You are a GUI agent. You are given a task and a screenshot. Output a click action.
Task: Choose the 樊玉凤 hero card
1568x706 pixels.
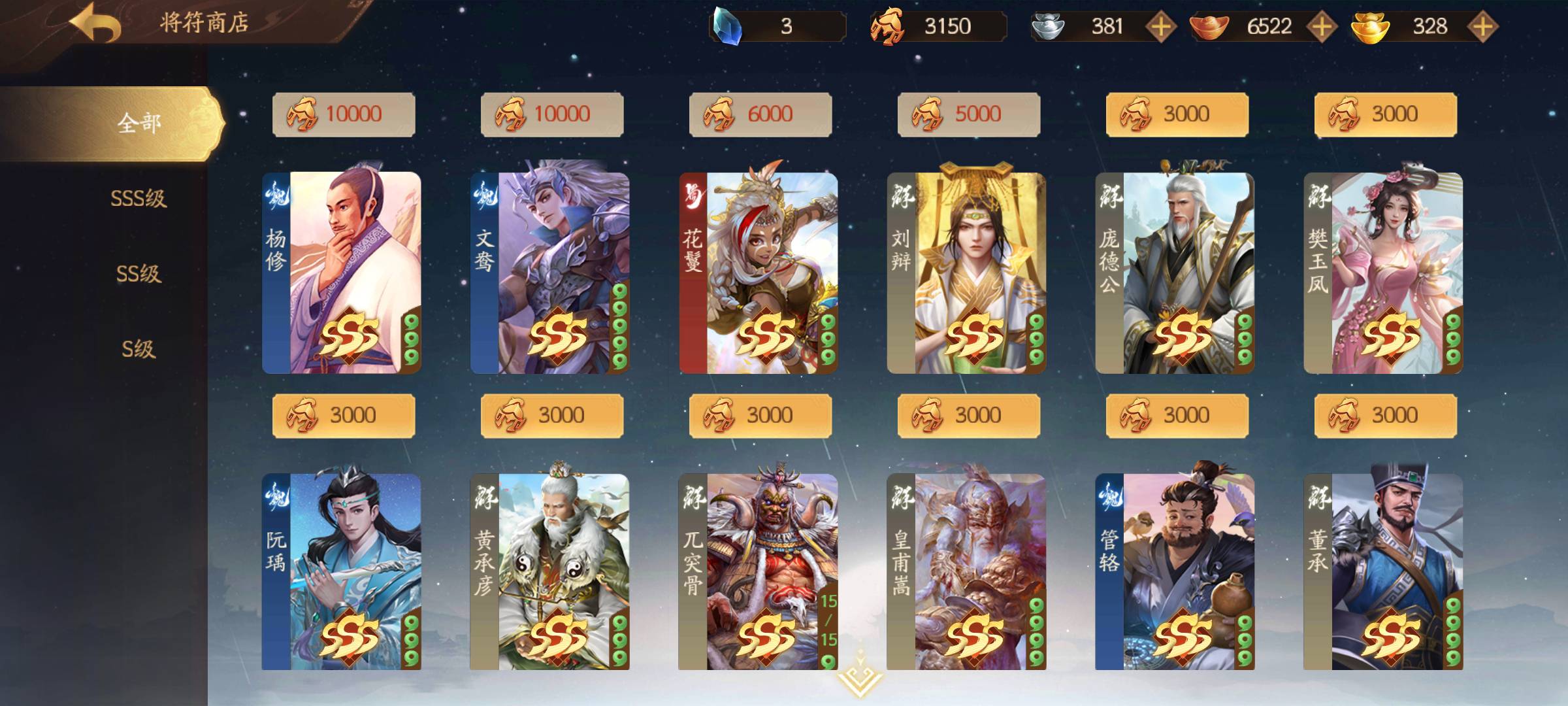tap(1384, 273)
